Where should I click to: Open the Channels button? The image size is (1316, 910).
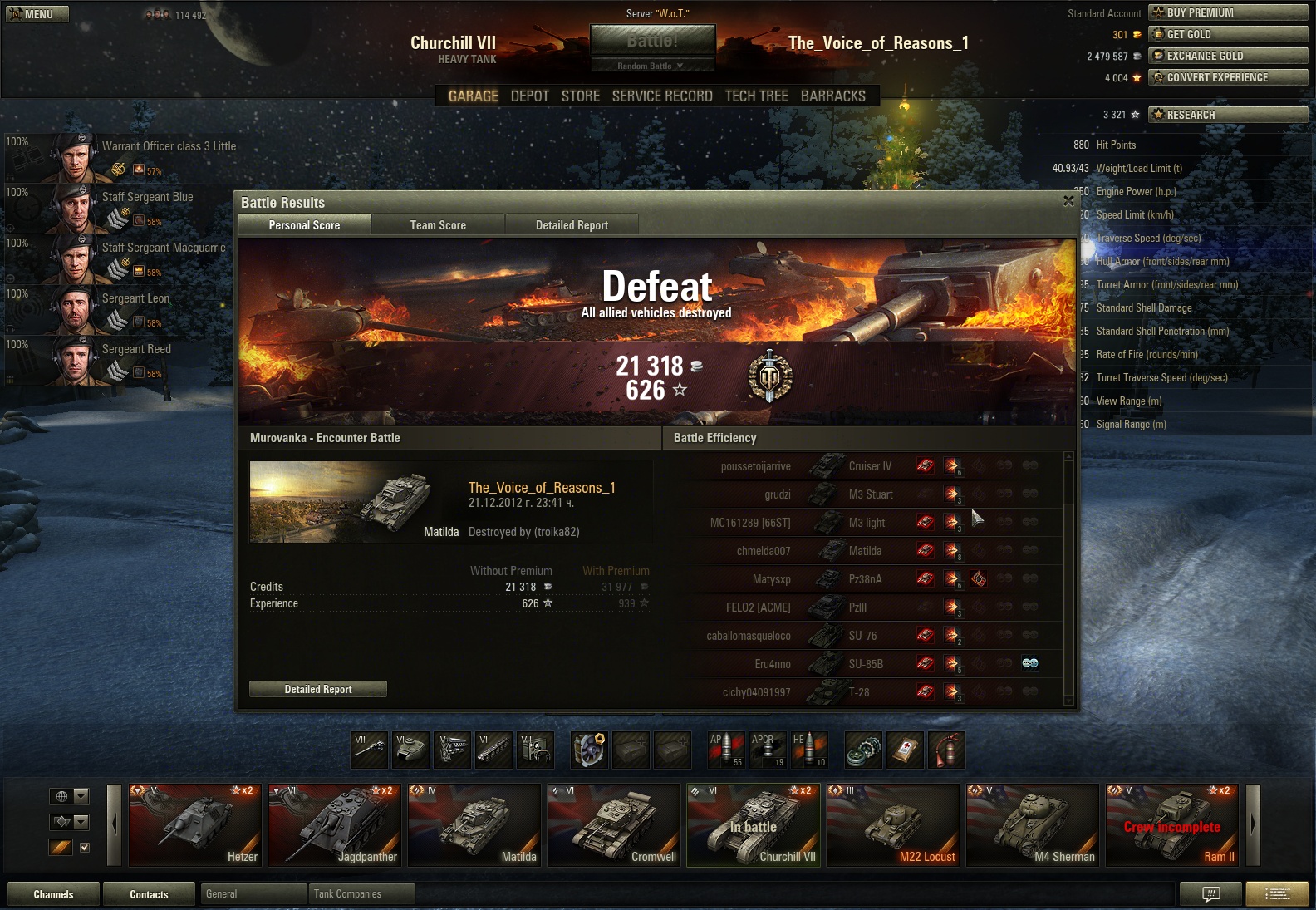click(53, 894)
